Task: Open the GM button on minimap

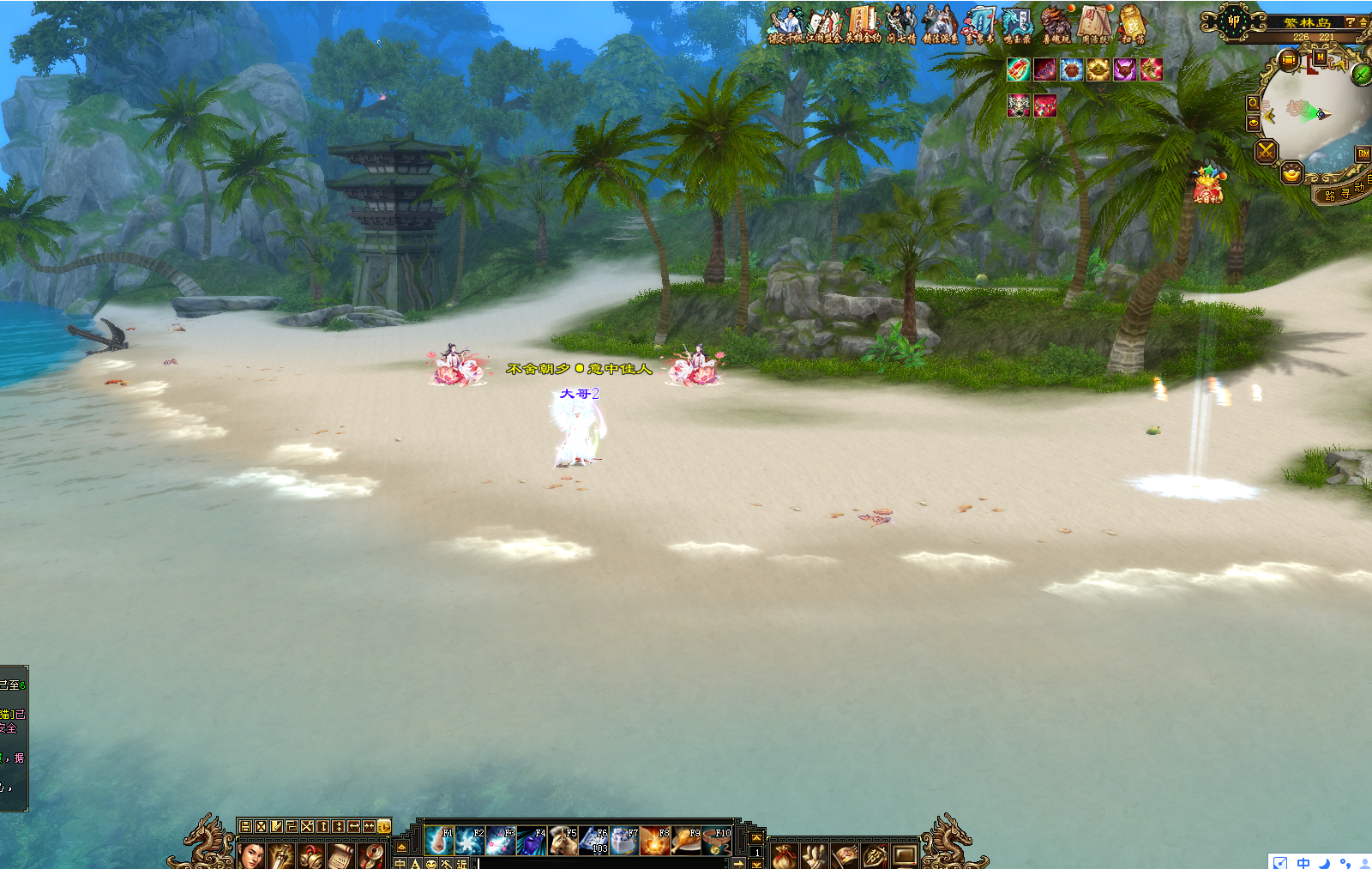Action: point(1363,154)
